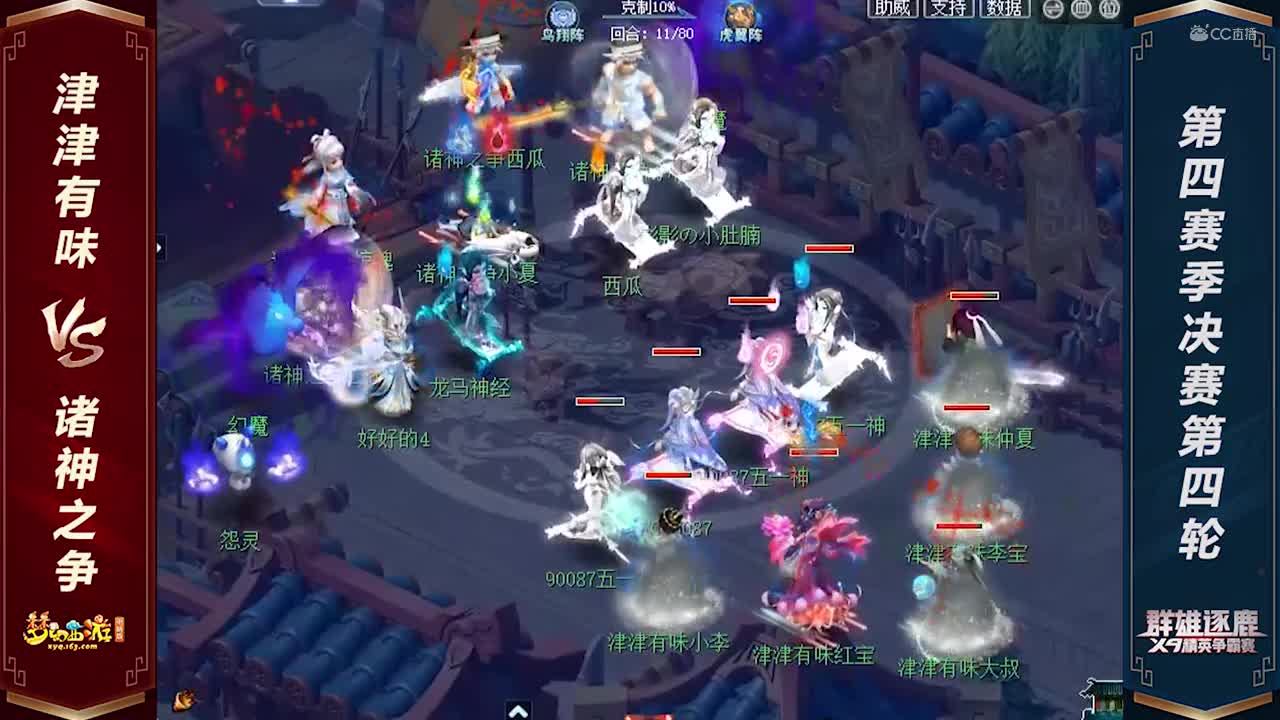Click the camera icon in the top-right toolbar
This screenshot has height=720, width=1280.
1082,10
